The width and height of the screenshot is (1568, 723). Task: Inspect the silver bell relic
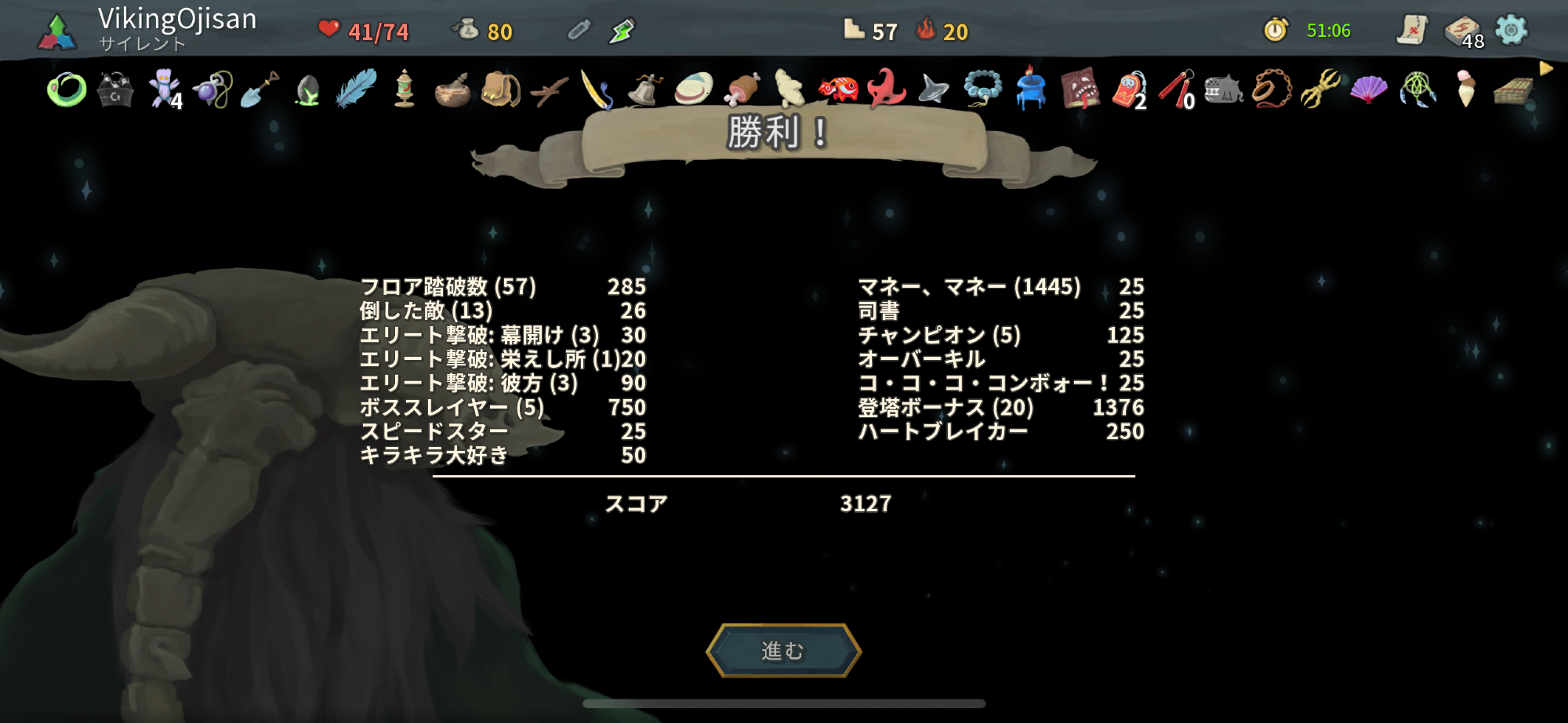645,90
